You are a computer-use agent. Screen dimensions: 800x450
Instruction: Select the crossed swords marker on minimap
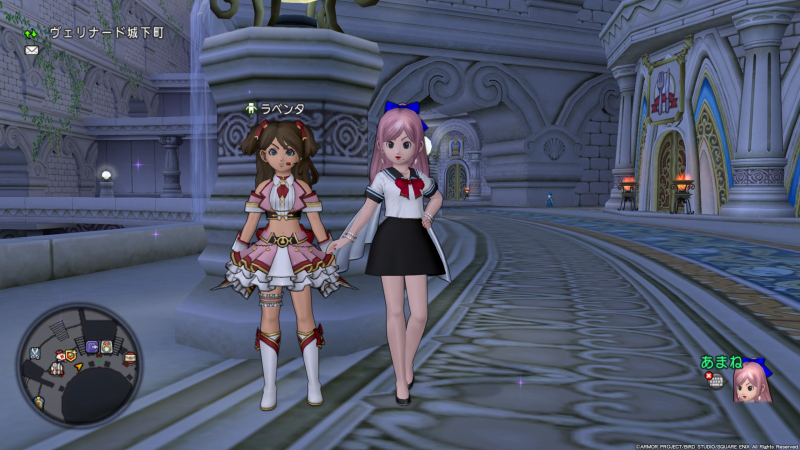pyautogui.click(x=35, y=353)
